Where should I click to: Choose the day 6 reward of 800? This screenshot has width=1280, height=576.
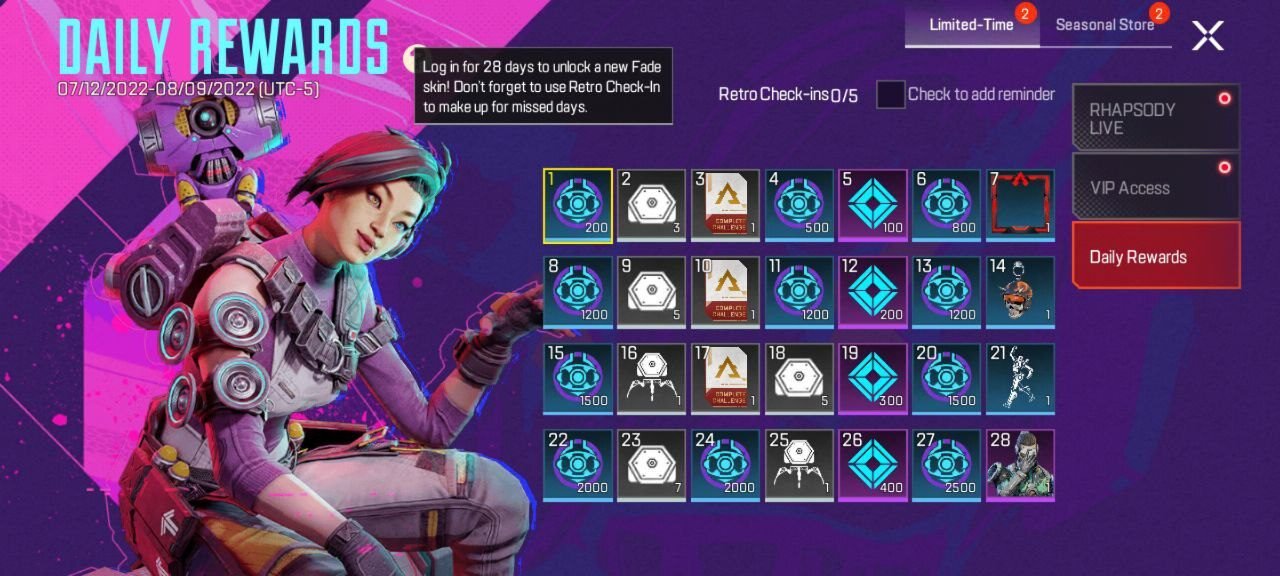pos(946,205)
